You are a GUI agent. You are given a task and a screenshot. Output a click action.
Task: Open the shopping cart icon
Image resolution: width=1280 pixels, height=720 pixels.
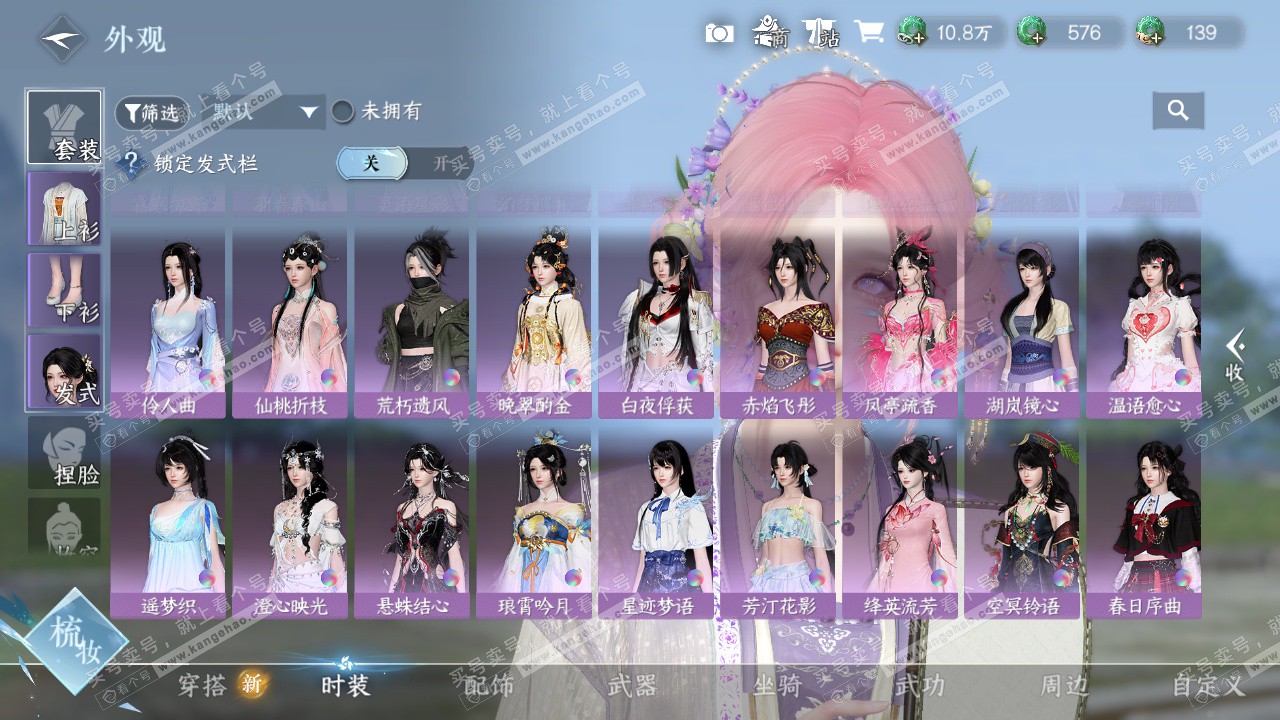(868, 33)
